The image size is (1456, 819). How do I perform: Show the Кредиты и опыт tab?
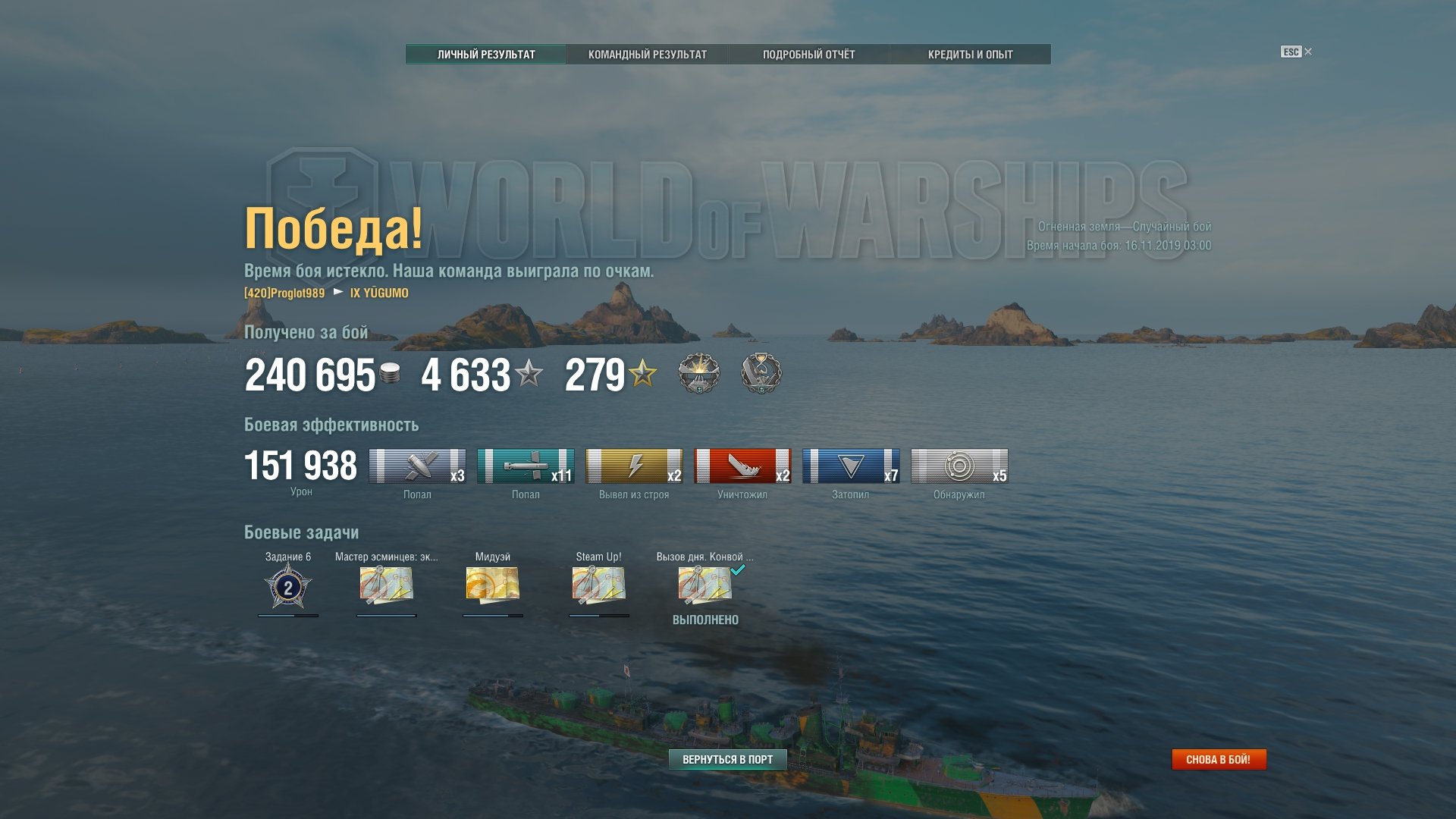970,55
